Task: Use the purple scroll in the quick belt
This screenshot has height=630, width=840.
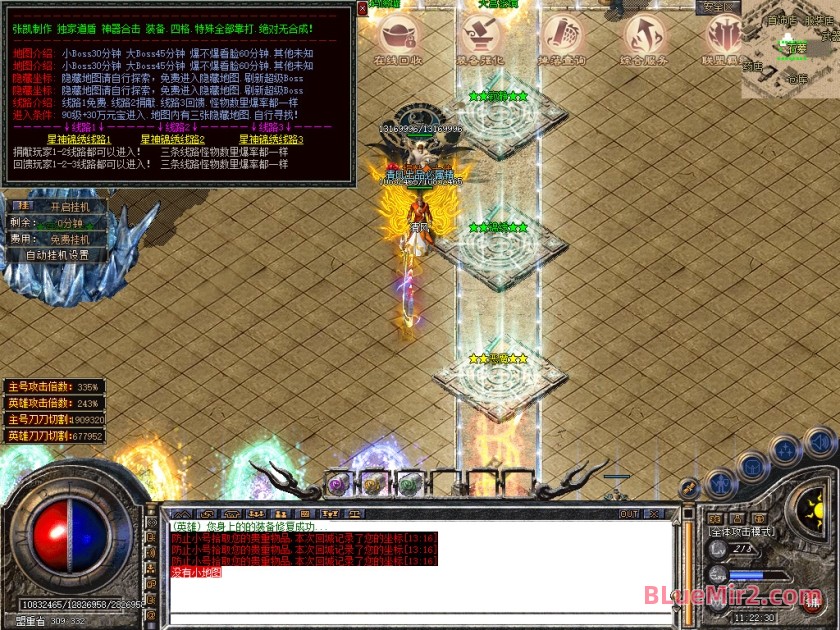Action: click(x=339, y=484)
